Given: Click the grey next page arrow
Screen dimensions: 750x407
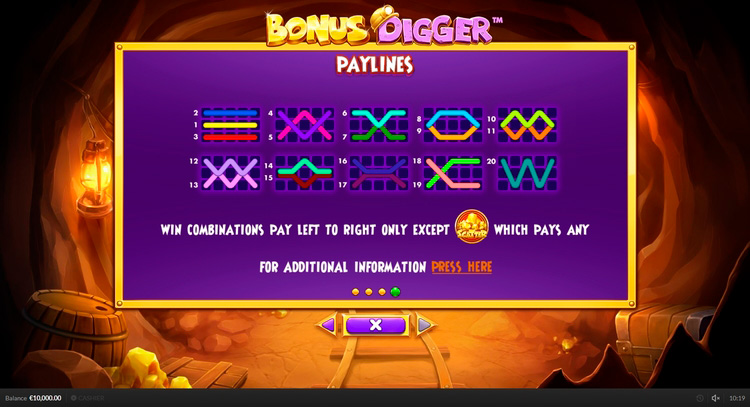Looking at the screenshot, I should coord(424,325).
